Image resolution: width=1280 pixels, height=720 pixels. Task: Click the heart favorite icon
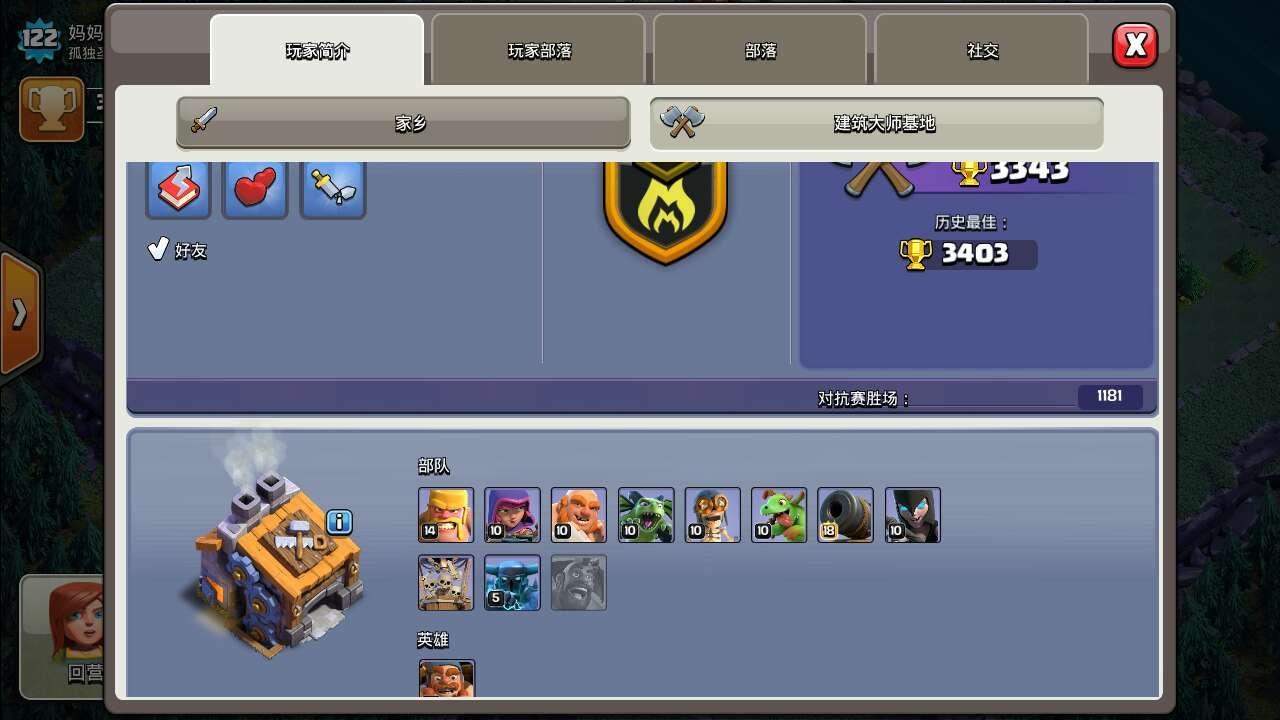pos(255,189)
